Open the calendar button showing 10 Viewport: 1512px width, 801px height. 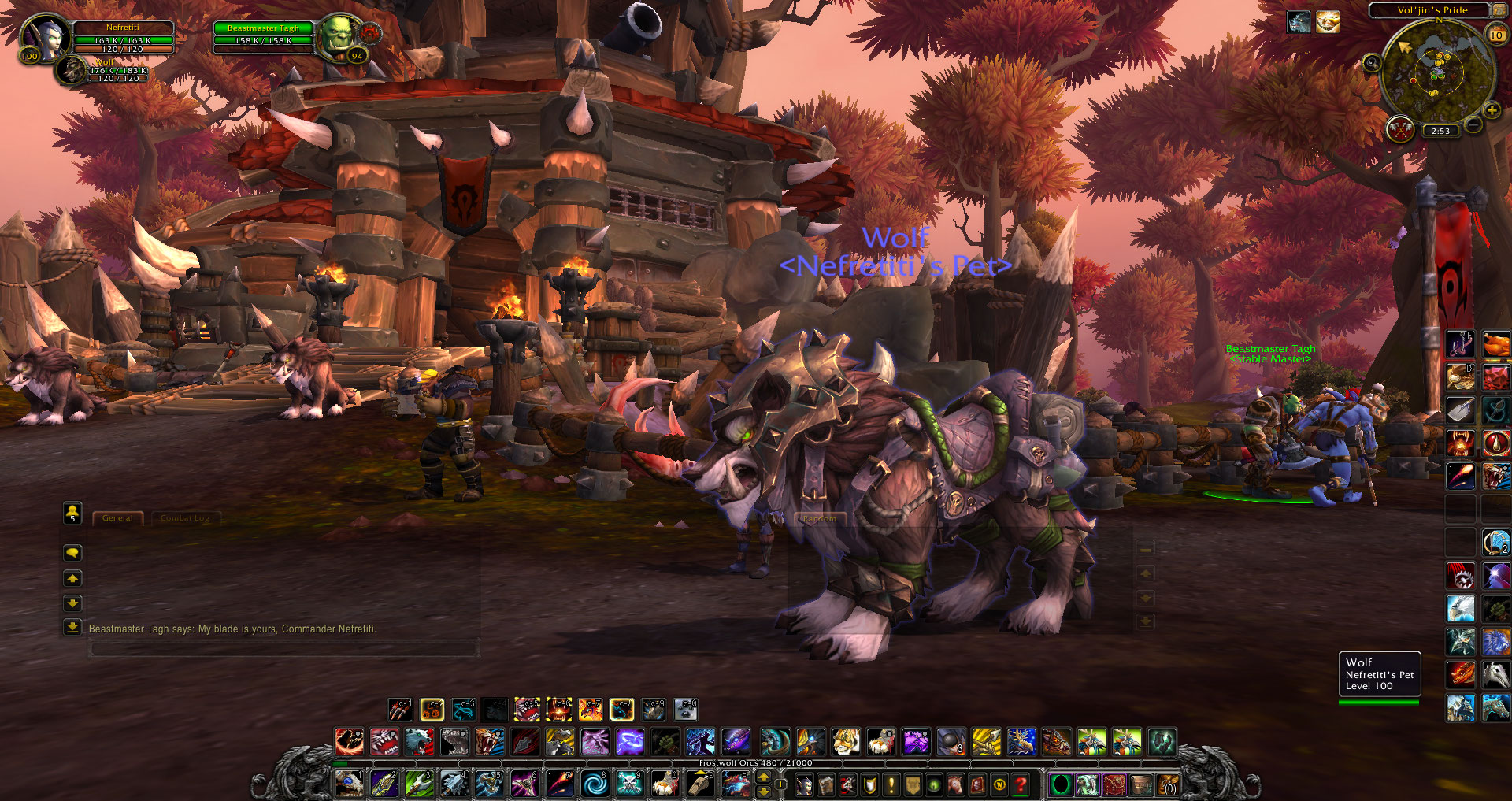(1496, 35)
